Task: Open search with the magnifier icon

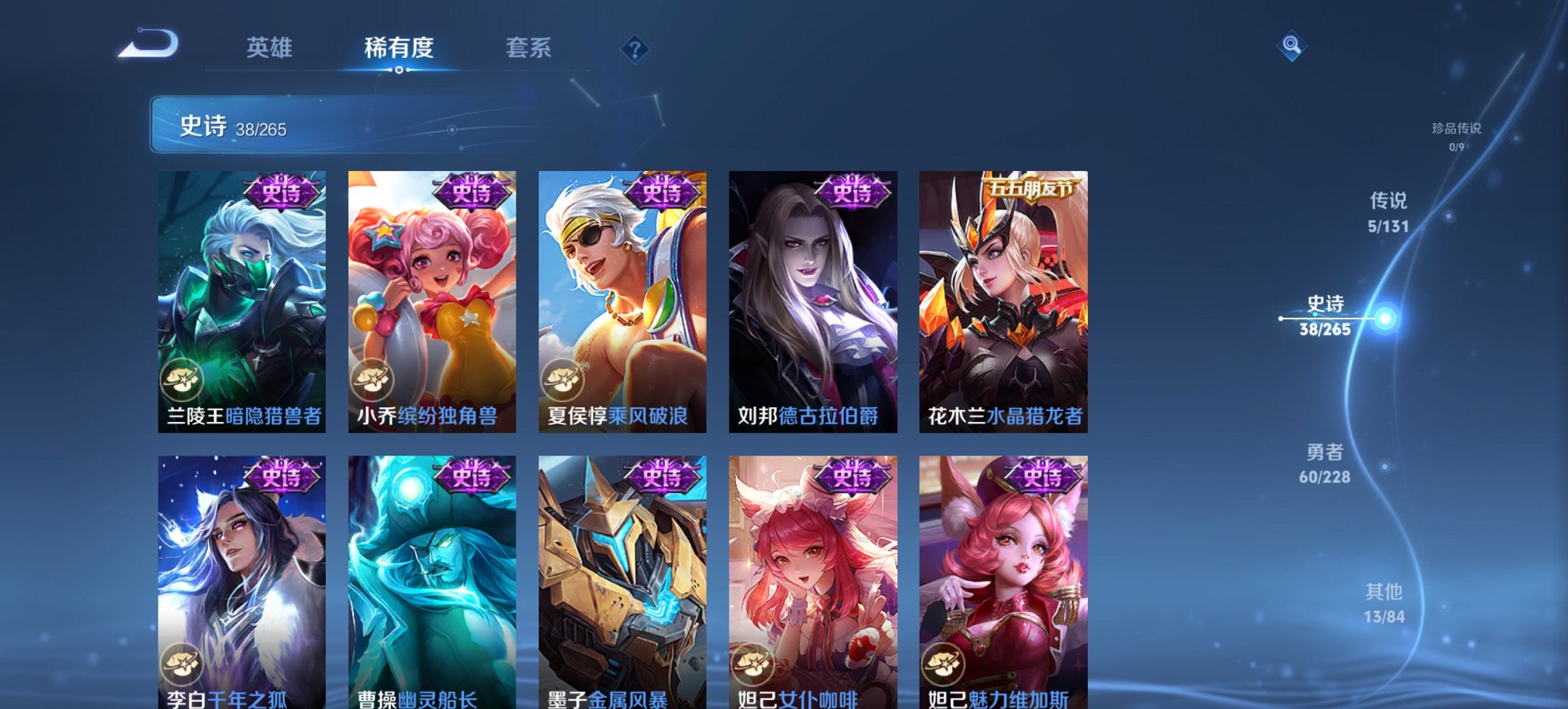Action: (x=1291, y=45)
